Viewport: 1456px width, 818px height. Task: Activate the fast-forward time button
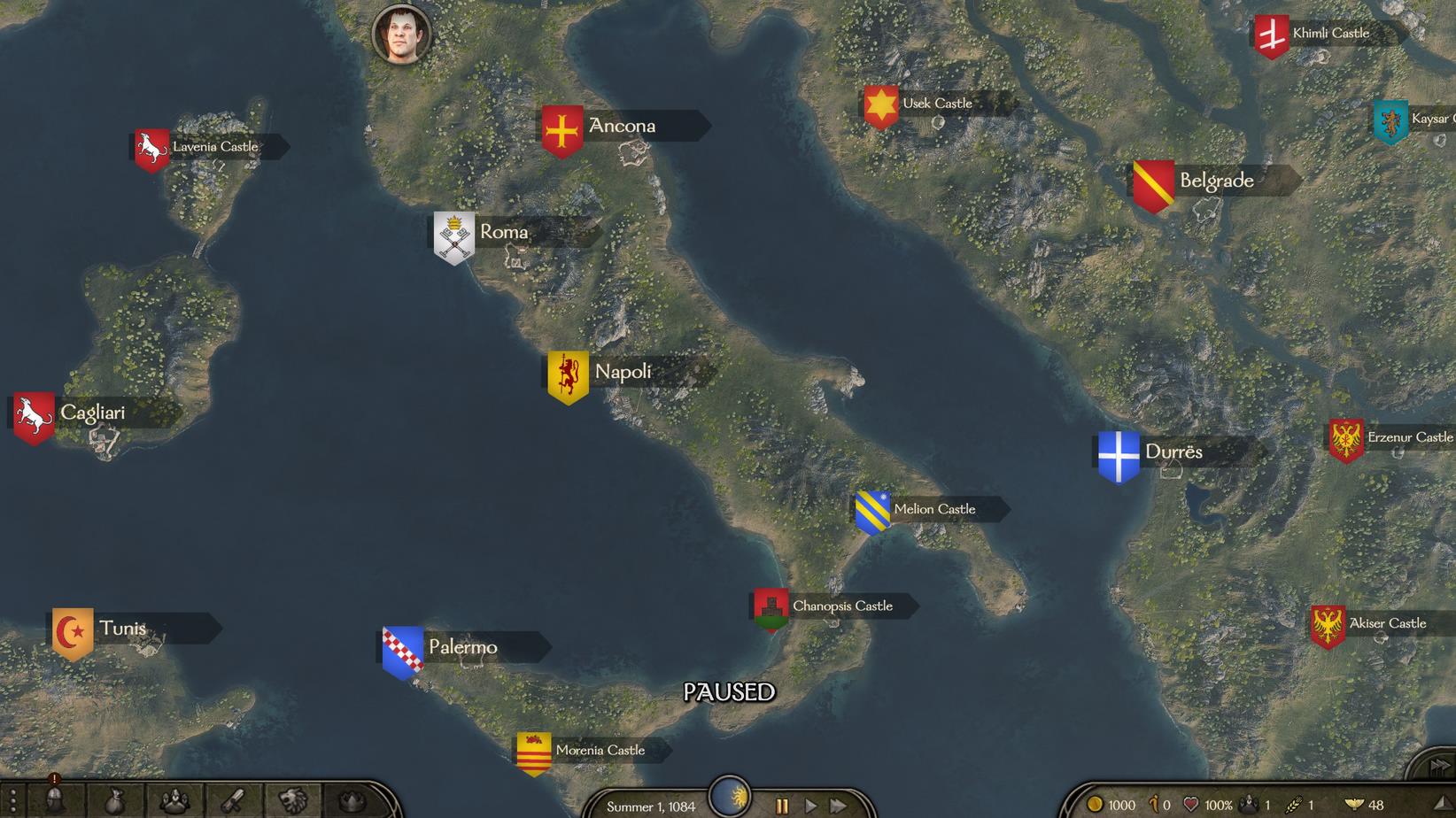coord(837,806)
